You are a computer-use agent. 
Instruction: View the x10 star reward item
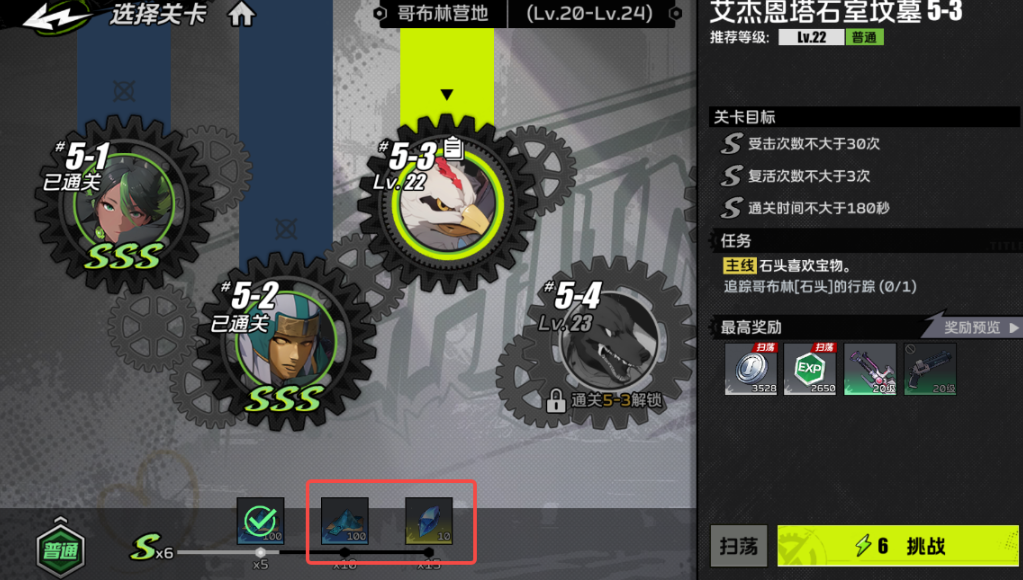(345, 521)
